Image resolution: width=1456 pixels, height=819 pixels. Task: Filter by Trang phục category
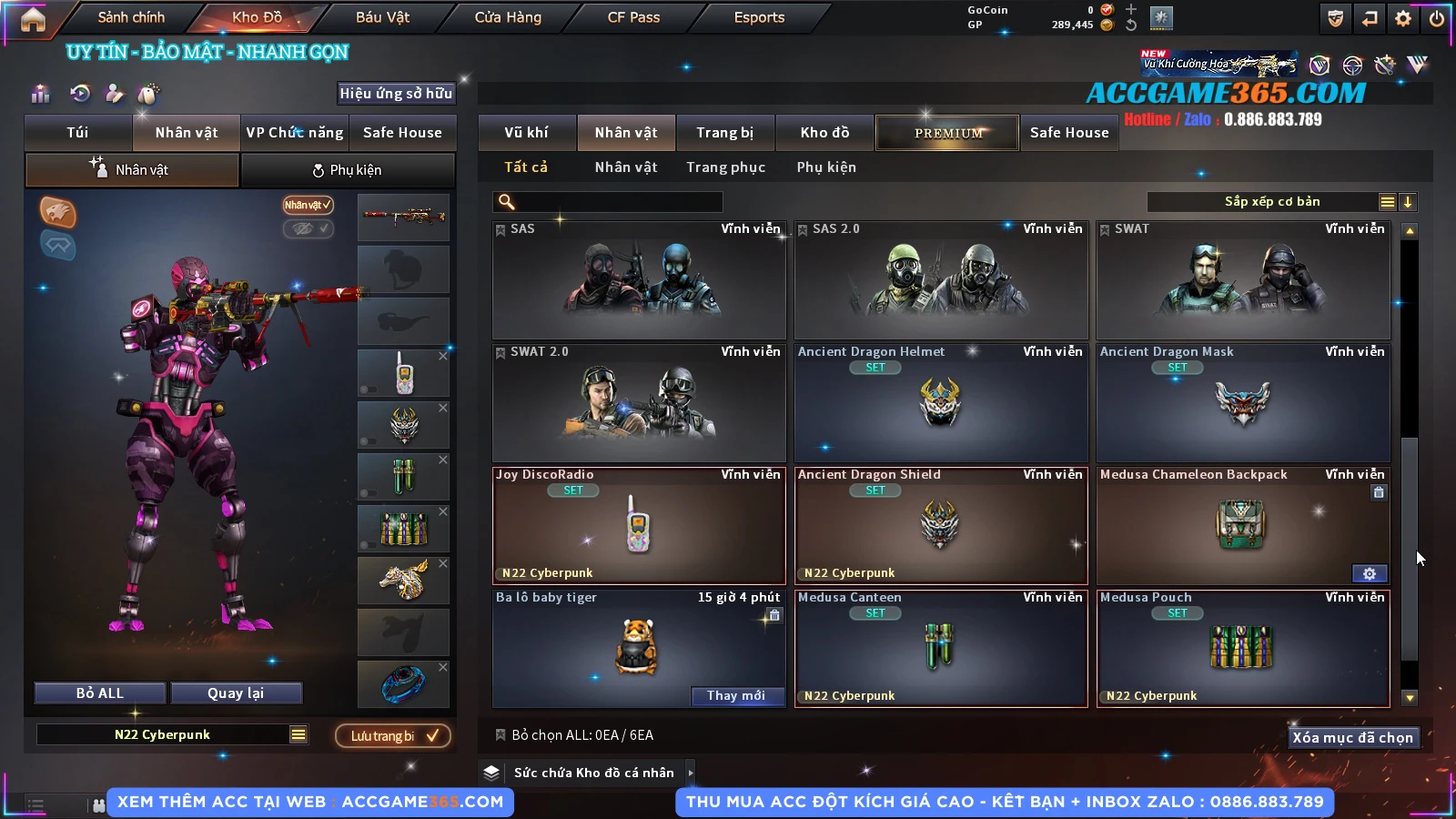pos(725,167)
